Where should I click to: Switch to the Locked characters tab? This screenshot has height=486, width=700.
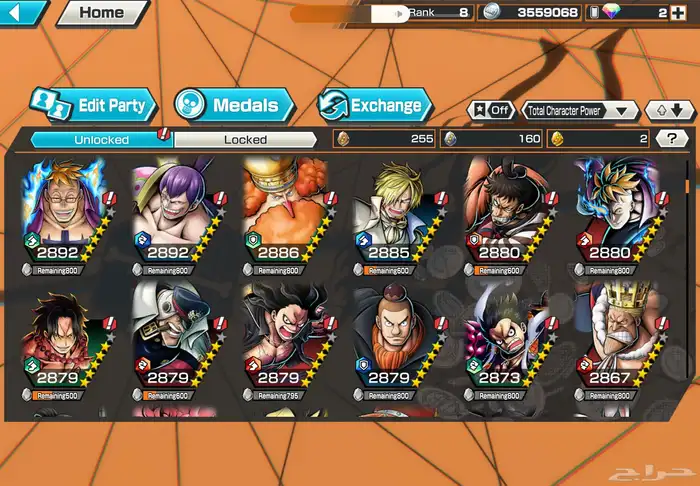pyautogui.click(x=244, y=140)
